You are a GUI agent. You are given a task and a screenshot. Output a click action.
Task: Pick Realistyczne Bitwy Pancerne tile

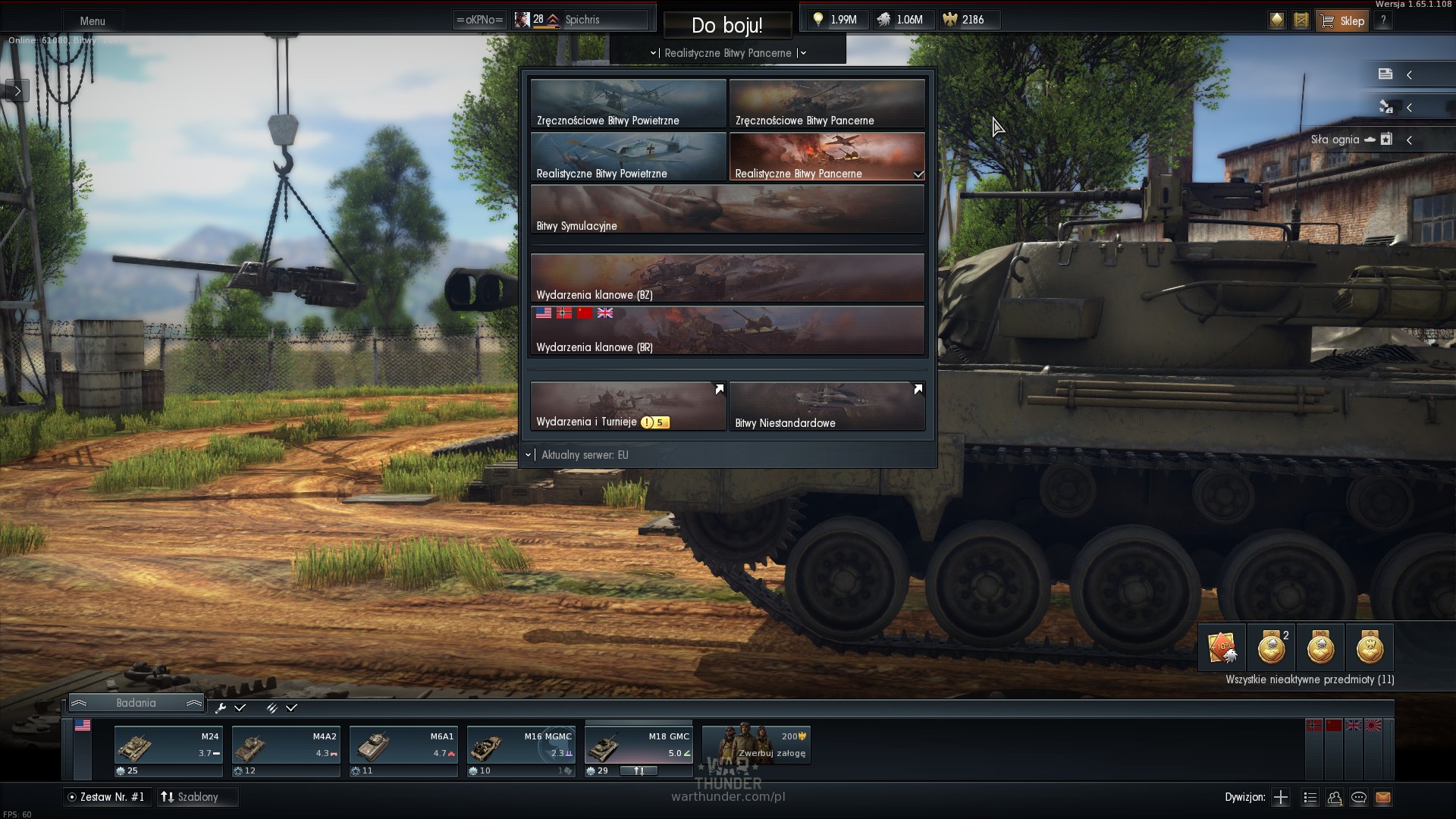click(827, 157)
